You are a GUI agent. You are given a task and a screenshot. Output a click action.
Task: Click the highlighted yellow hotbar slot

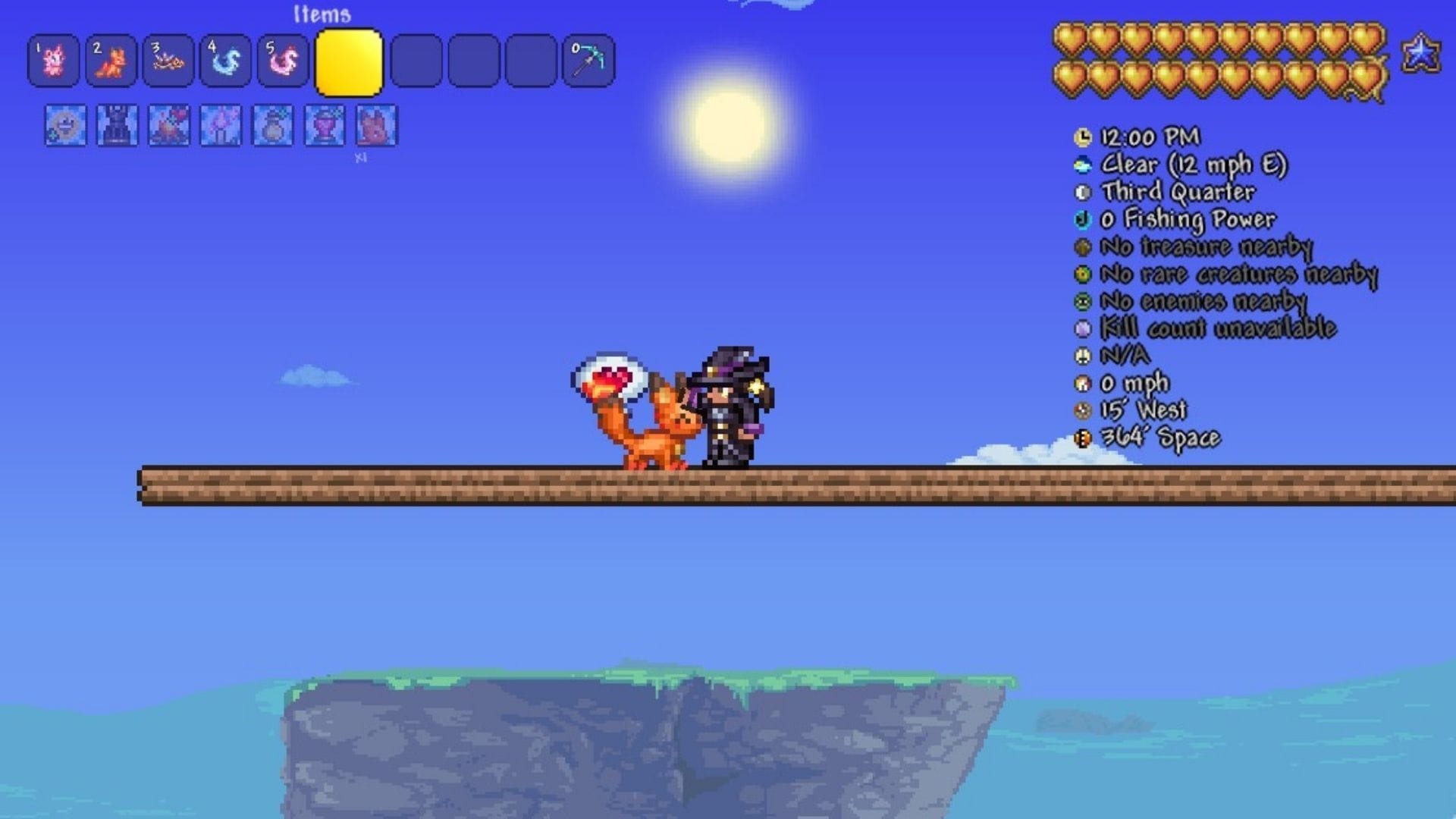tap(349, 63)
